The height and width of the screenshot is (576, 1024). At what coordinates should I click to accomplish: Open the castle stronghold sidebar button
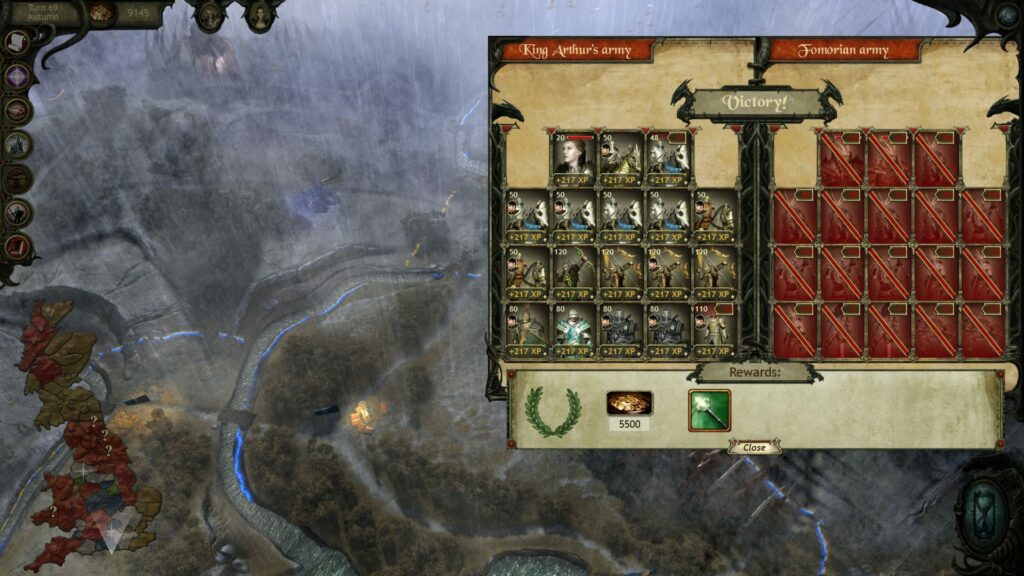point(17,145)
